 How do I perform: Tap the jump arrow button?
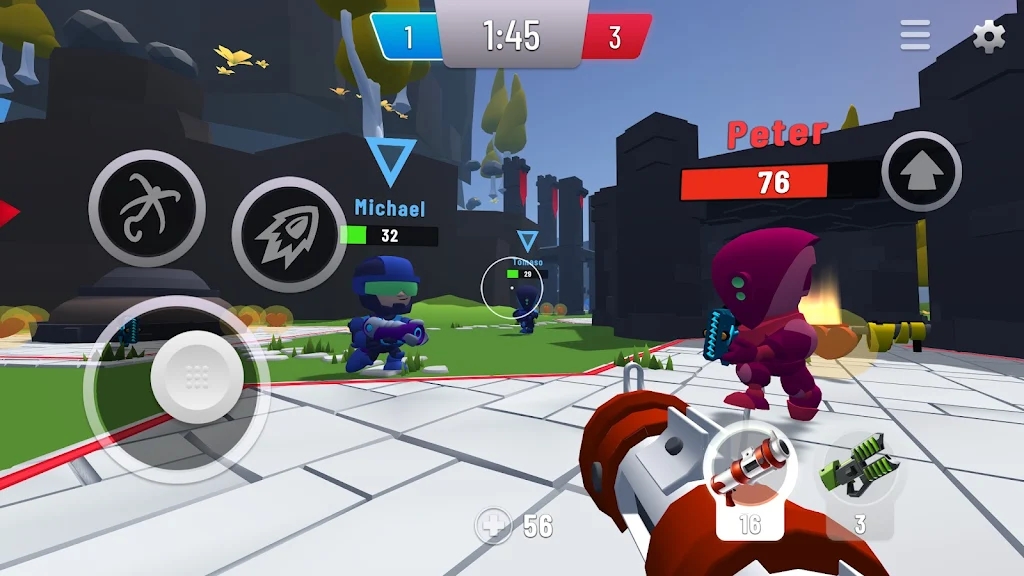(921, 172)
